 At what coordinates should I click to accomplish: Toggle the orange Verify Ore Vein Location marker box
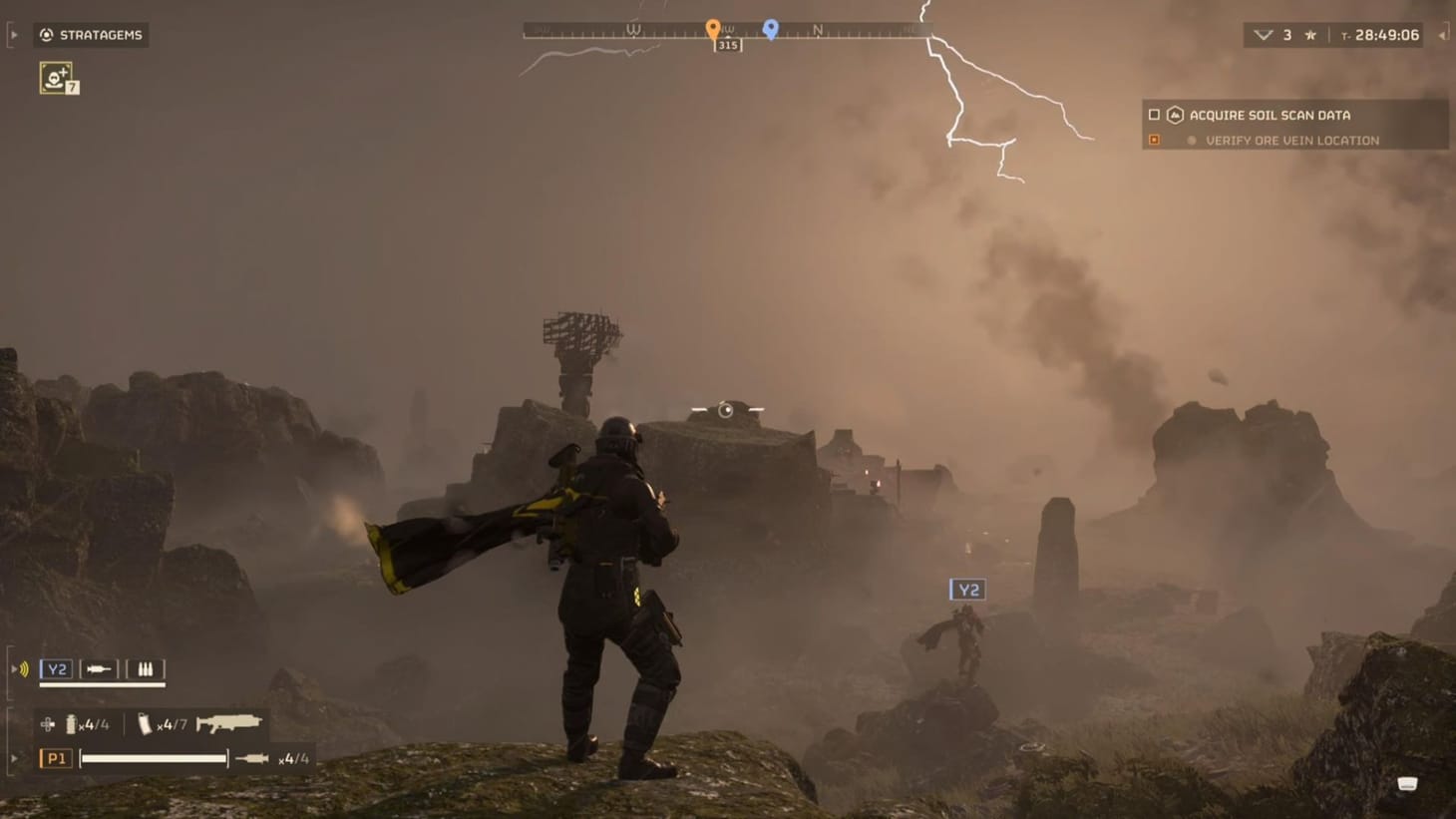tap(1153, 140)
